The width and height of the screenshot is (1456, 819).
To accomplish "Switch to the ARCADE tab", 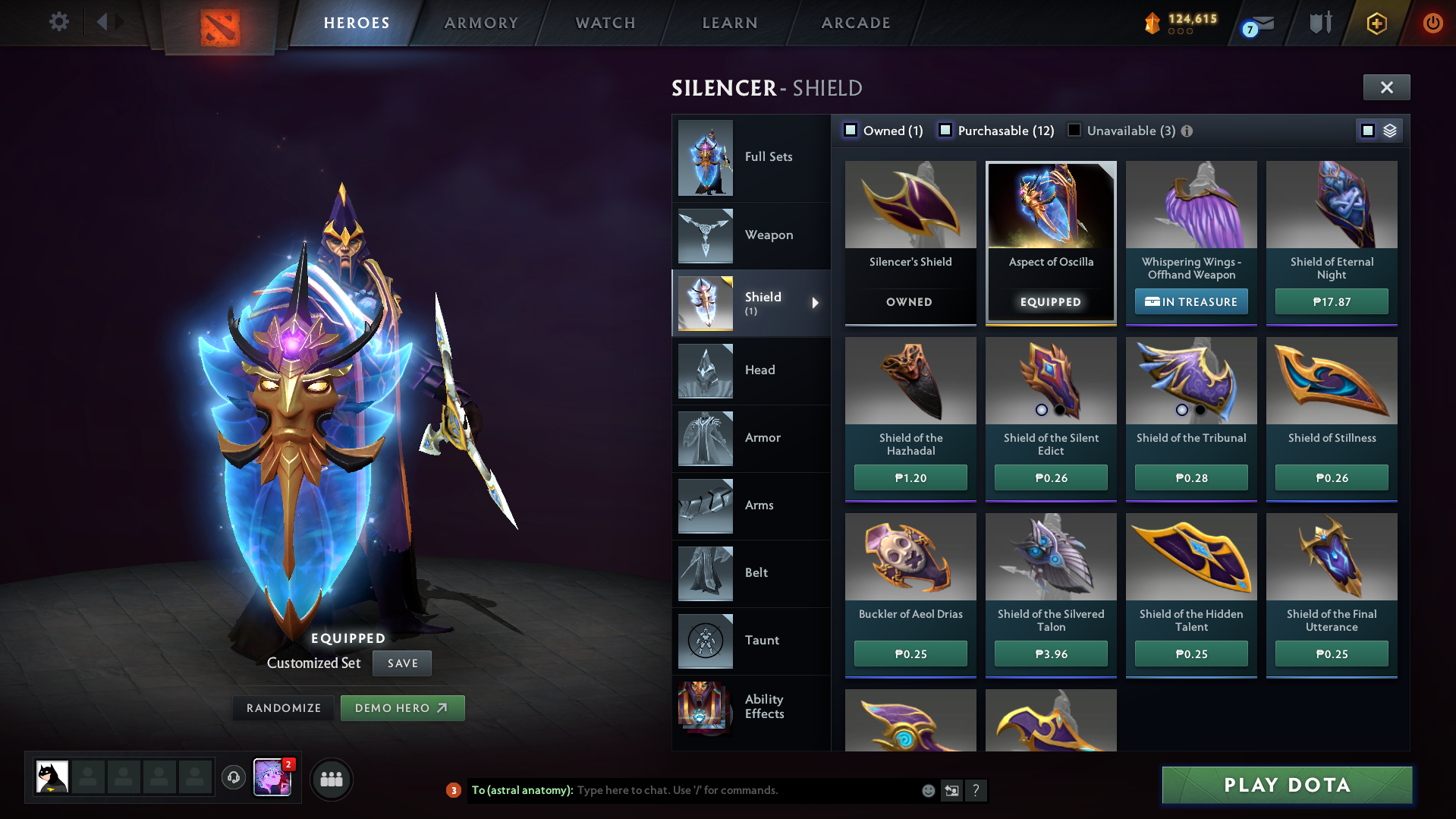I will click(855, 23).
